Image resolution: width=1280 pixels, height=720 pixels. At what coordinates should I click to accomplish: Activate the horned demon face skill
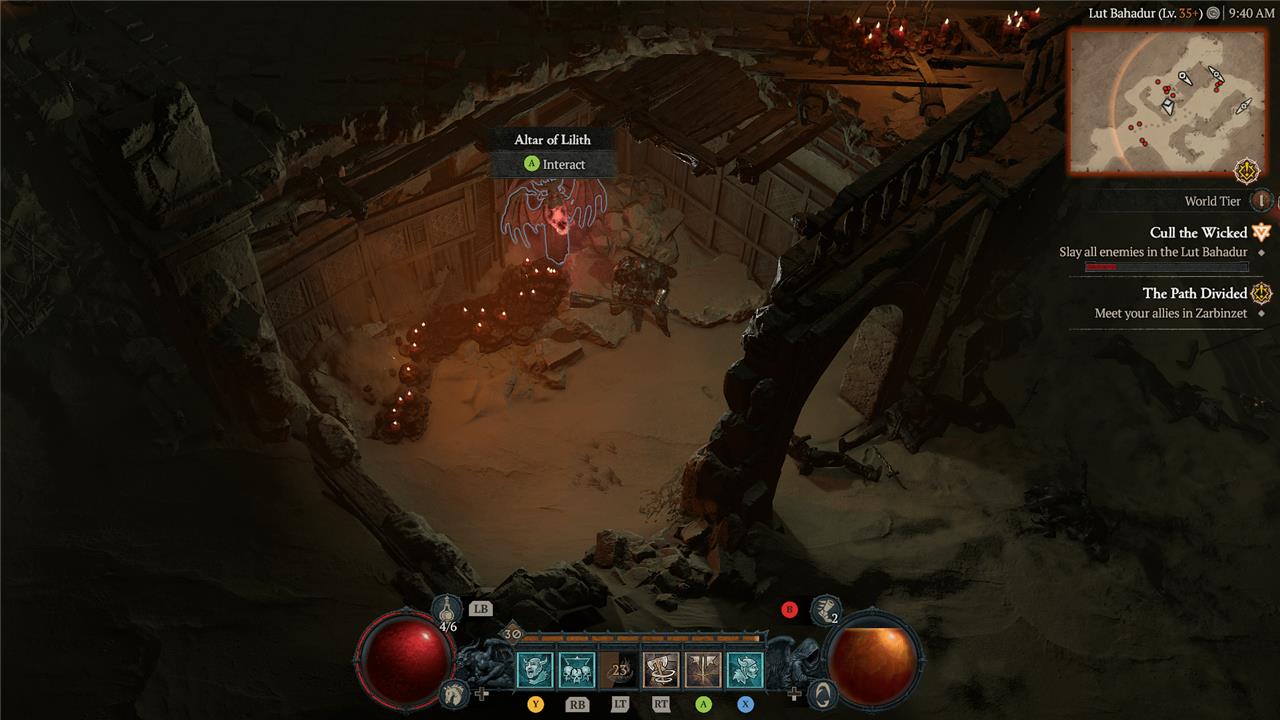click(535, 670)
